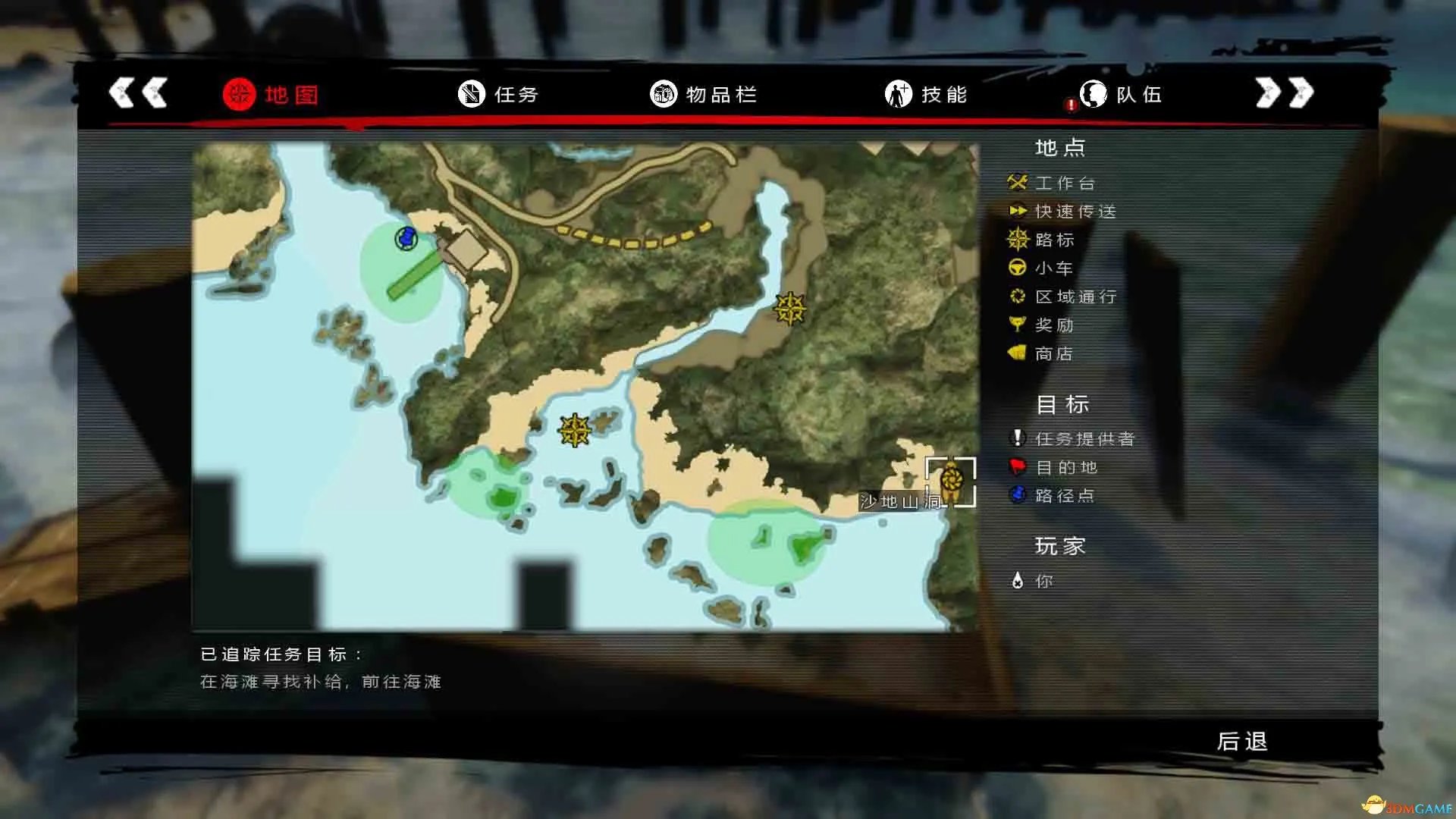Viewport: 1456px width, 819px height.
Task: Click the 商店 shop legend icon
Action: coord(1018,353)
